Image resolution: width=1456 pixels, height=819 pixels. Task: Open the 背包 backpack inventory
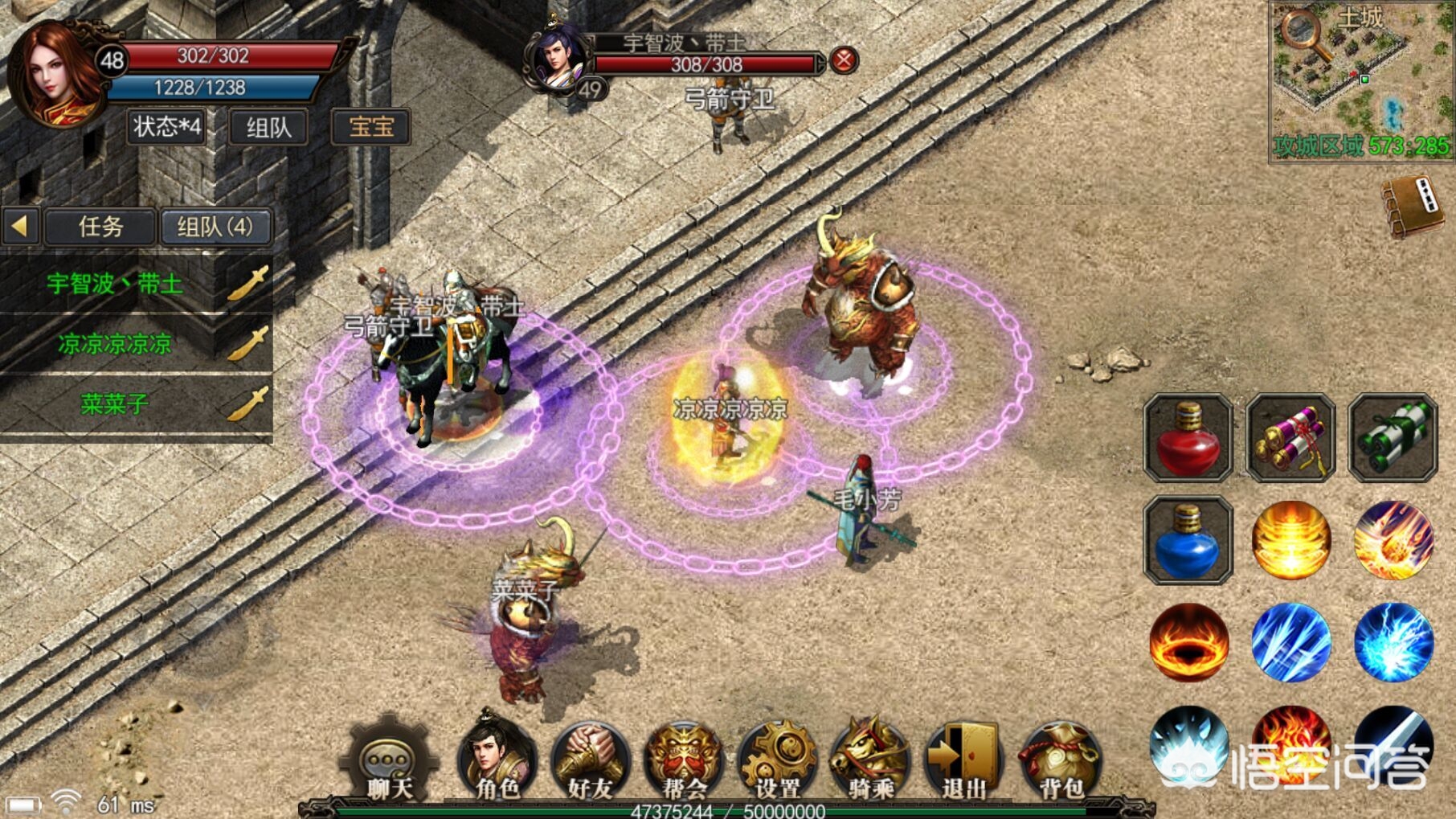[1060, 761]
